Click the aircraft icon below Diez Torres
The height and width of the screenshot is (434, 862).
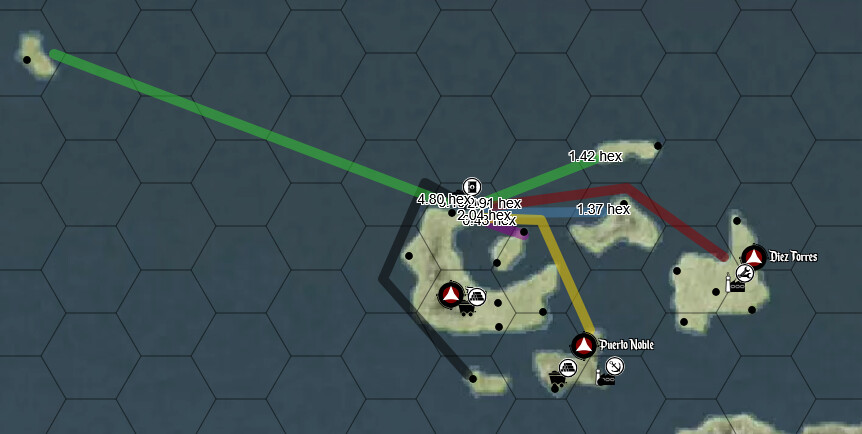pyautogui.click(x=745, y=272)
